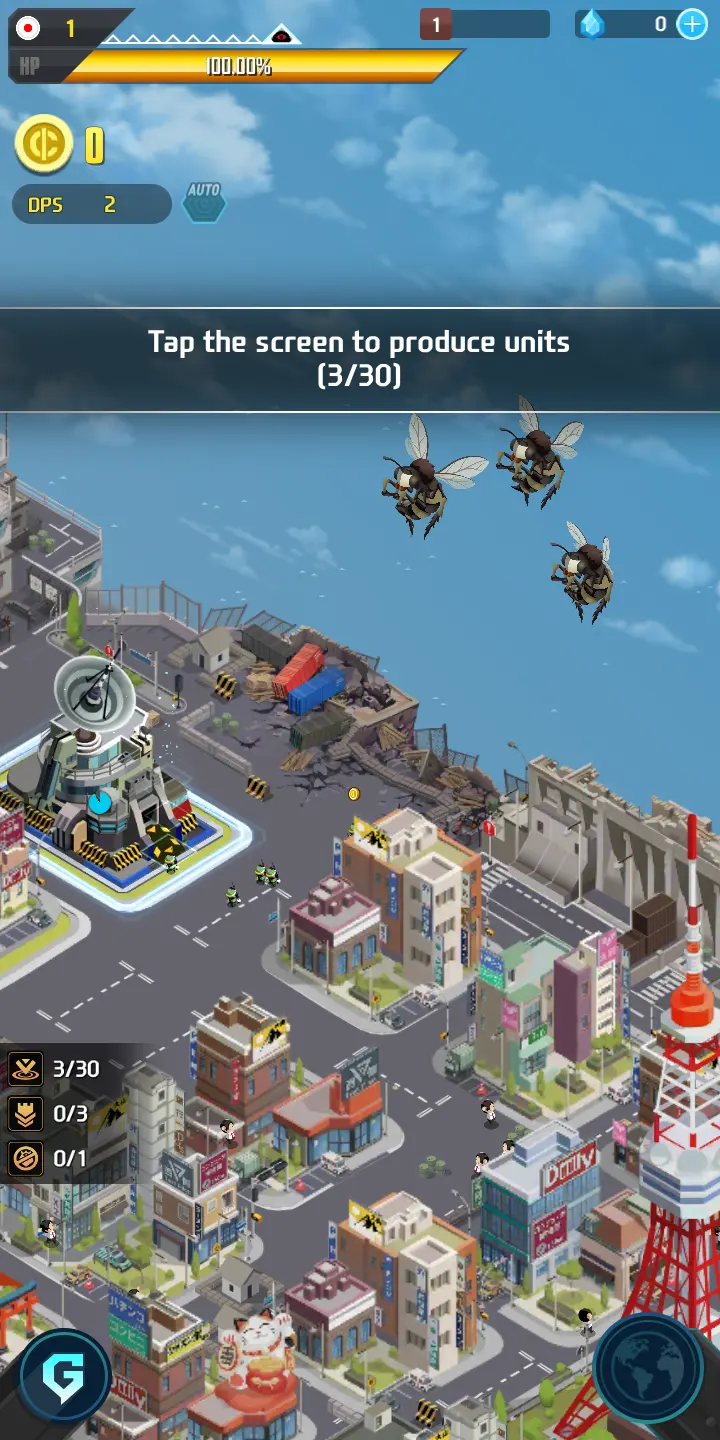Select the 0/3 rank chevron objective
Viewport: 720px width, 1440px height.
click(50, 1114)
